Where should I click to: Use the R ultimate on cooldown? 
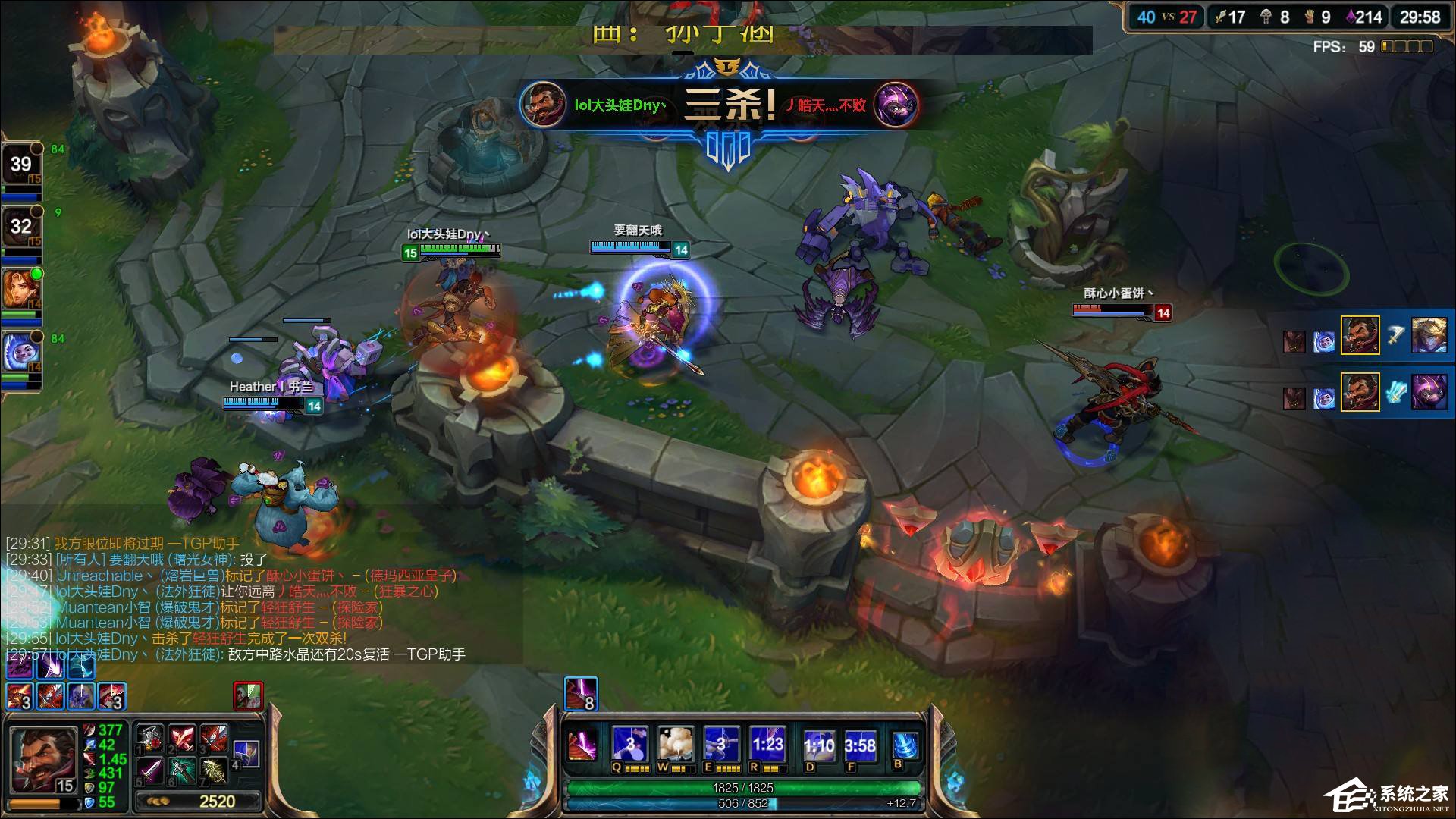(767, 743)
